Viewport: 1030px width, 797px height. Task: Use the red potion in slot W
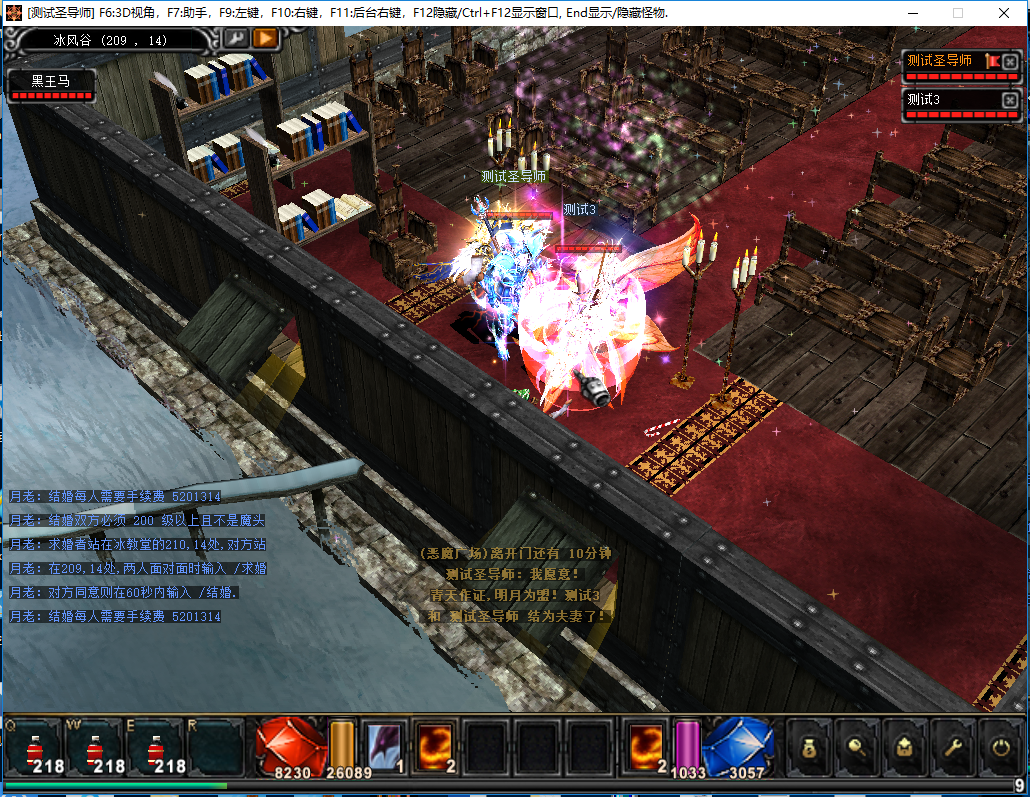[x=96, y=747]
